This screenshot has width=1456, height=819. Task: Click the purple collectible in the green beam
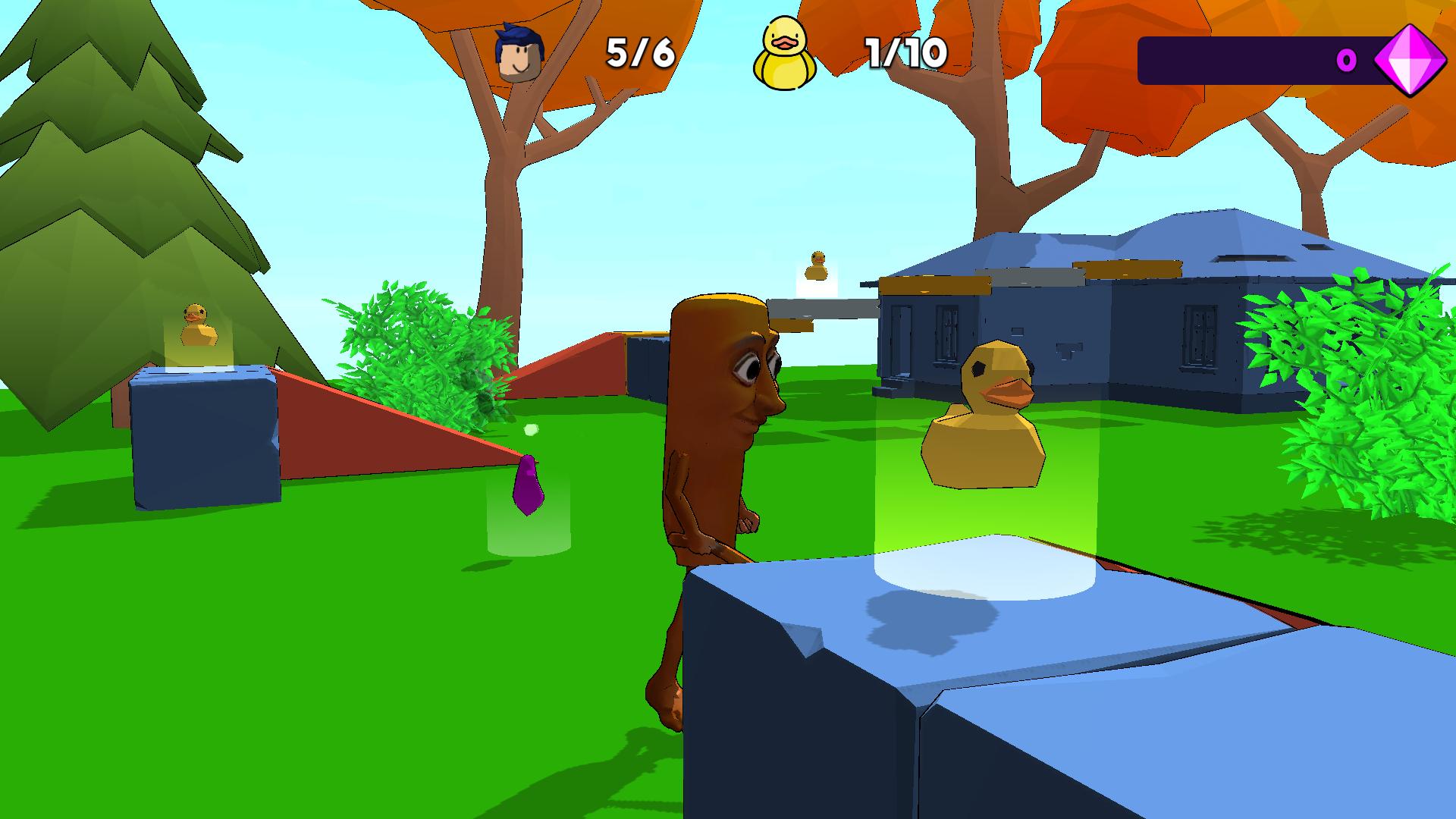(x=529, y=485)
